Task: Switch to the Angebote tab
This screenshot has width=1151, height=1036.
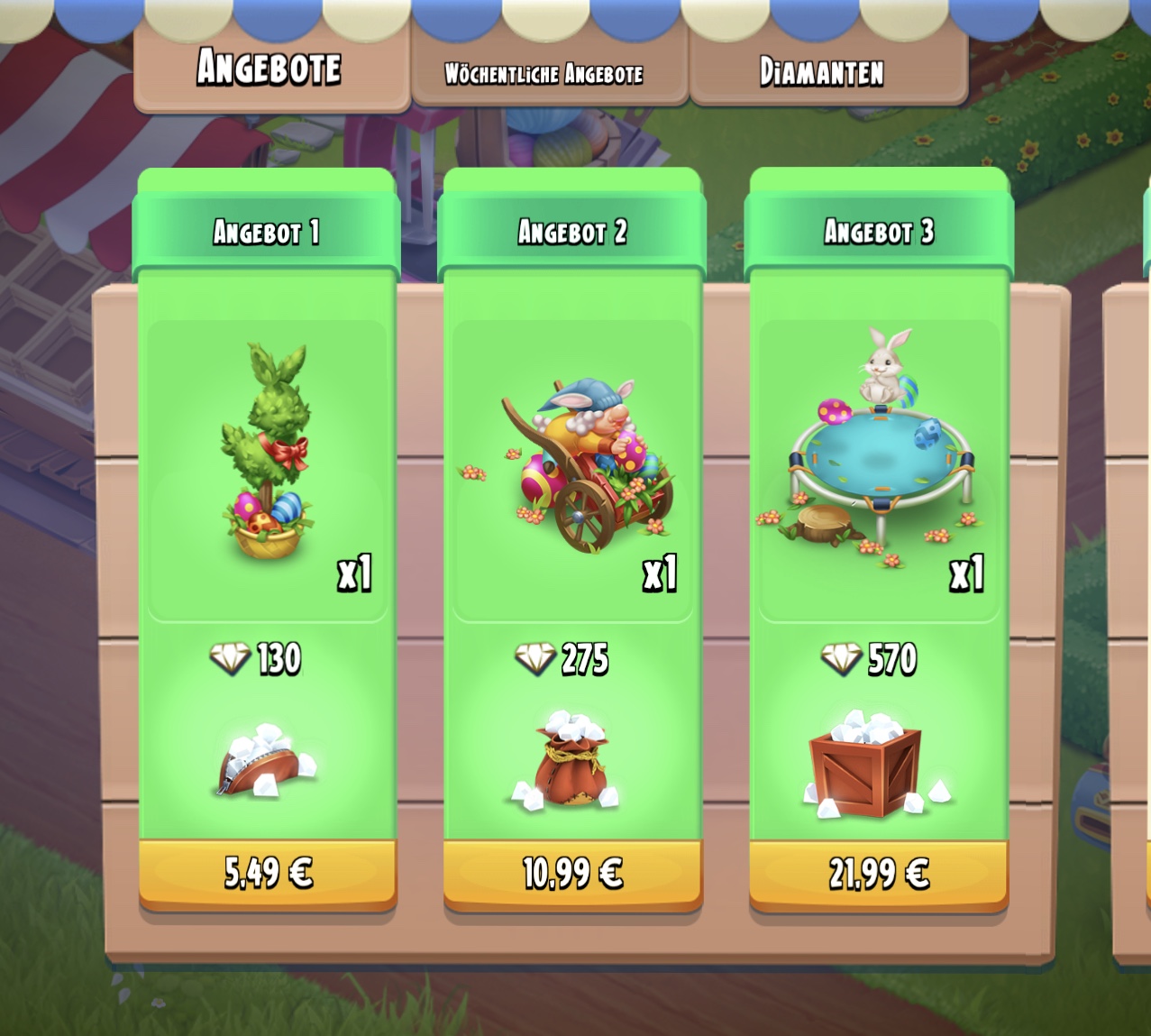Action: point(269,69)
